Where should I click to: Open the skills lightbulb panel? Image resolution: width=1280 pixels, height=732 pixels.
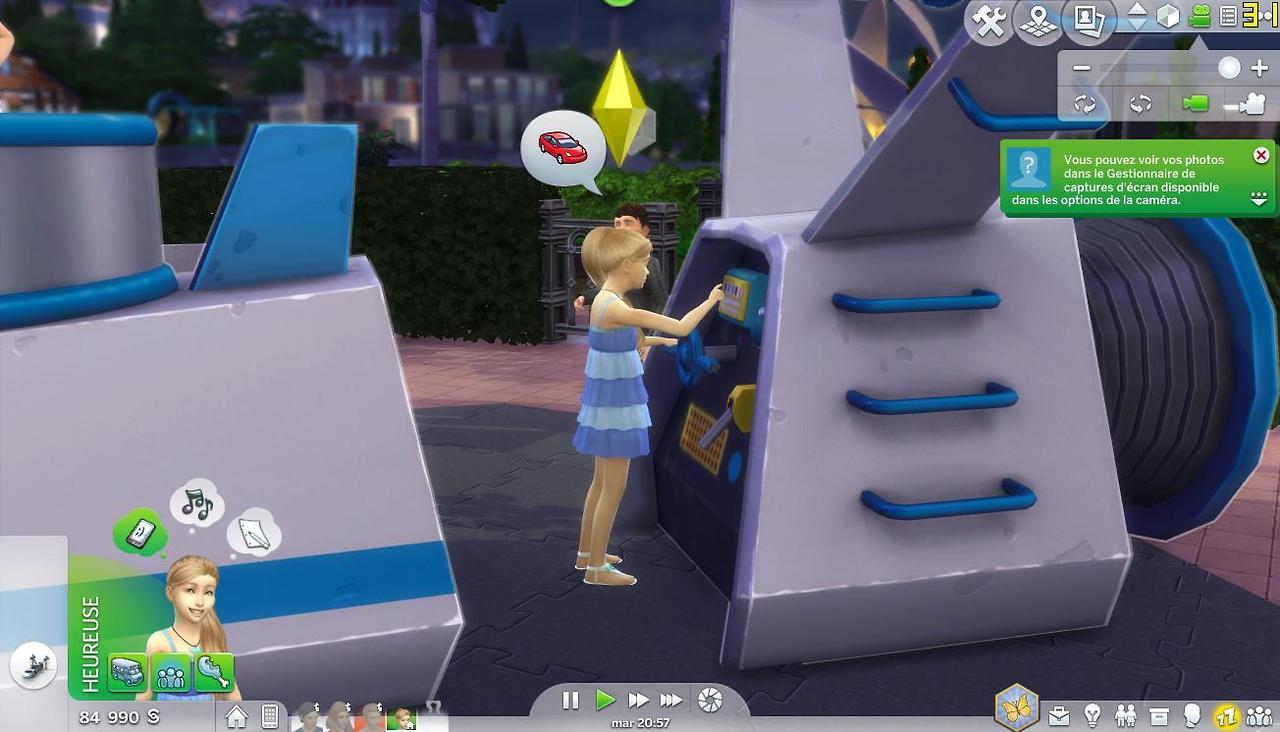pos(1093,715)
